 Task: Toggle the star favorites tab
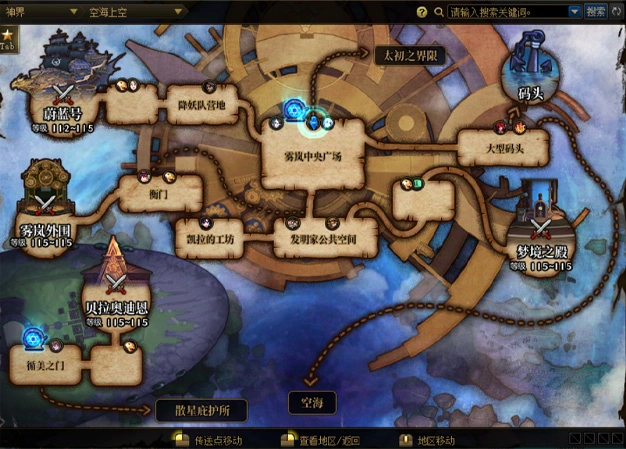(x=9, y=42)
